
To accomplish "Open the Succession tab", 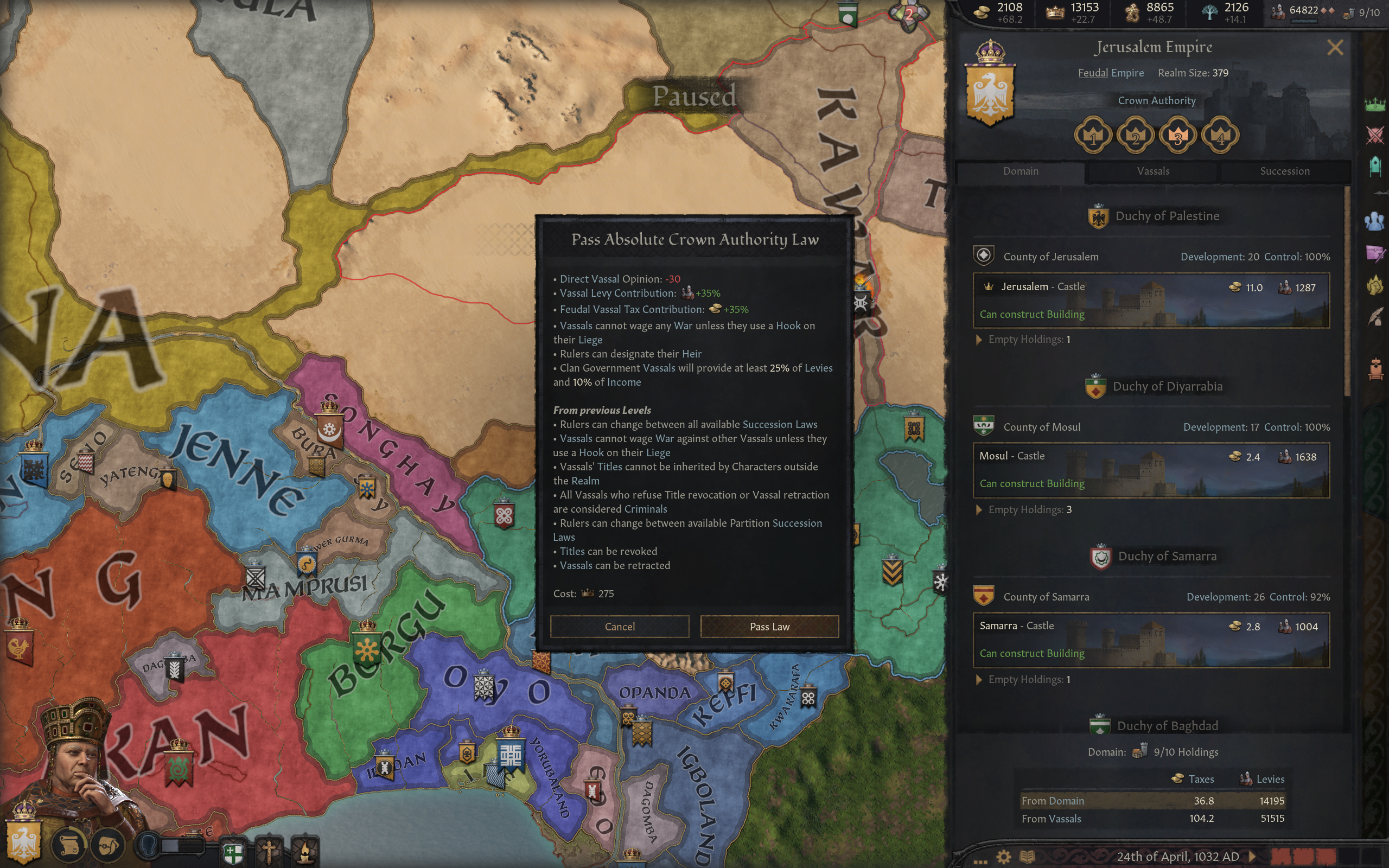I will tap(1284, 171).
